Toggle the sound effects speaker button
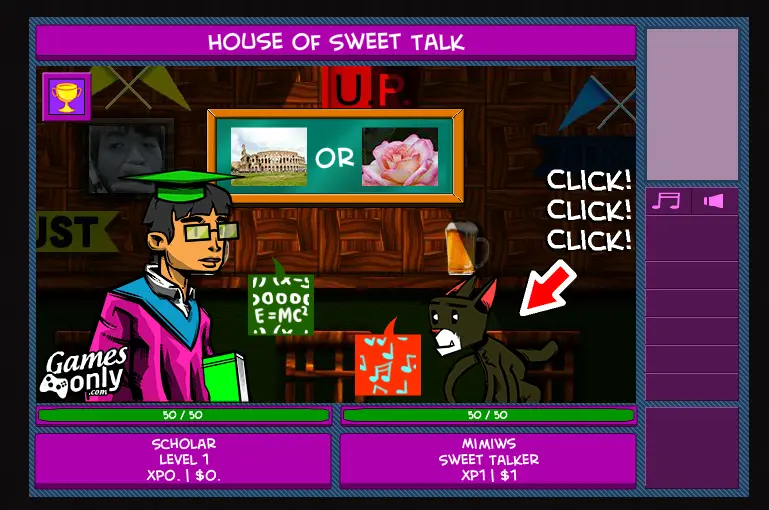The image size is (769, 510). click(x=714, y=201)
